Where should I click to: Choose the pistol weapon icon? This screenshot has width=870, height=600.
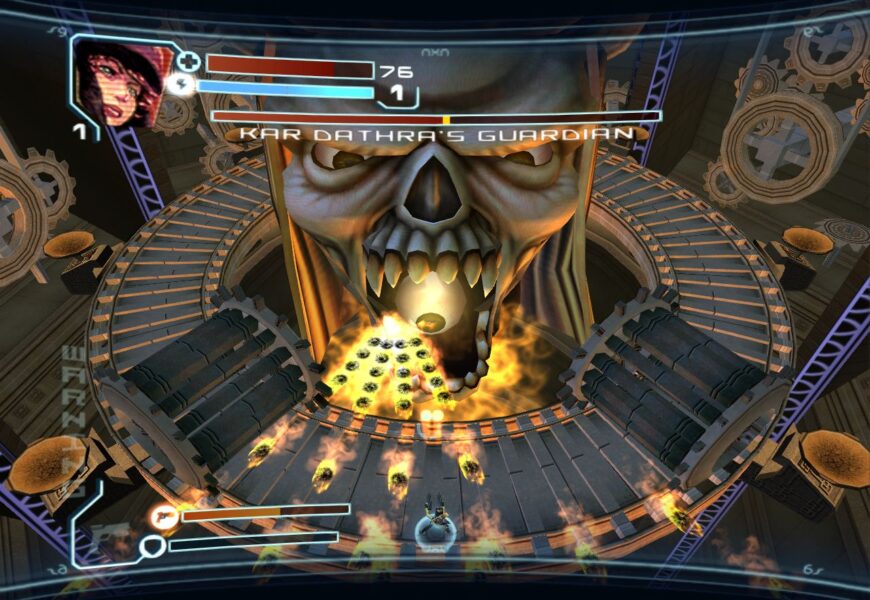click(x=164, y=516)
